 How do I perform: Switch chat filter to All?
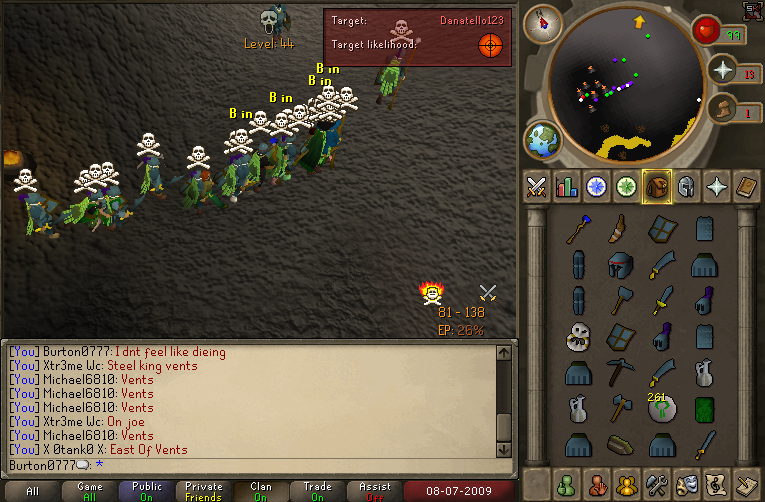(33, 491)
